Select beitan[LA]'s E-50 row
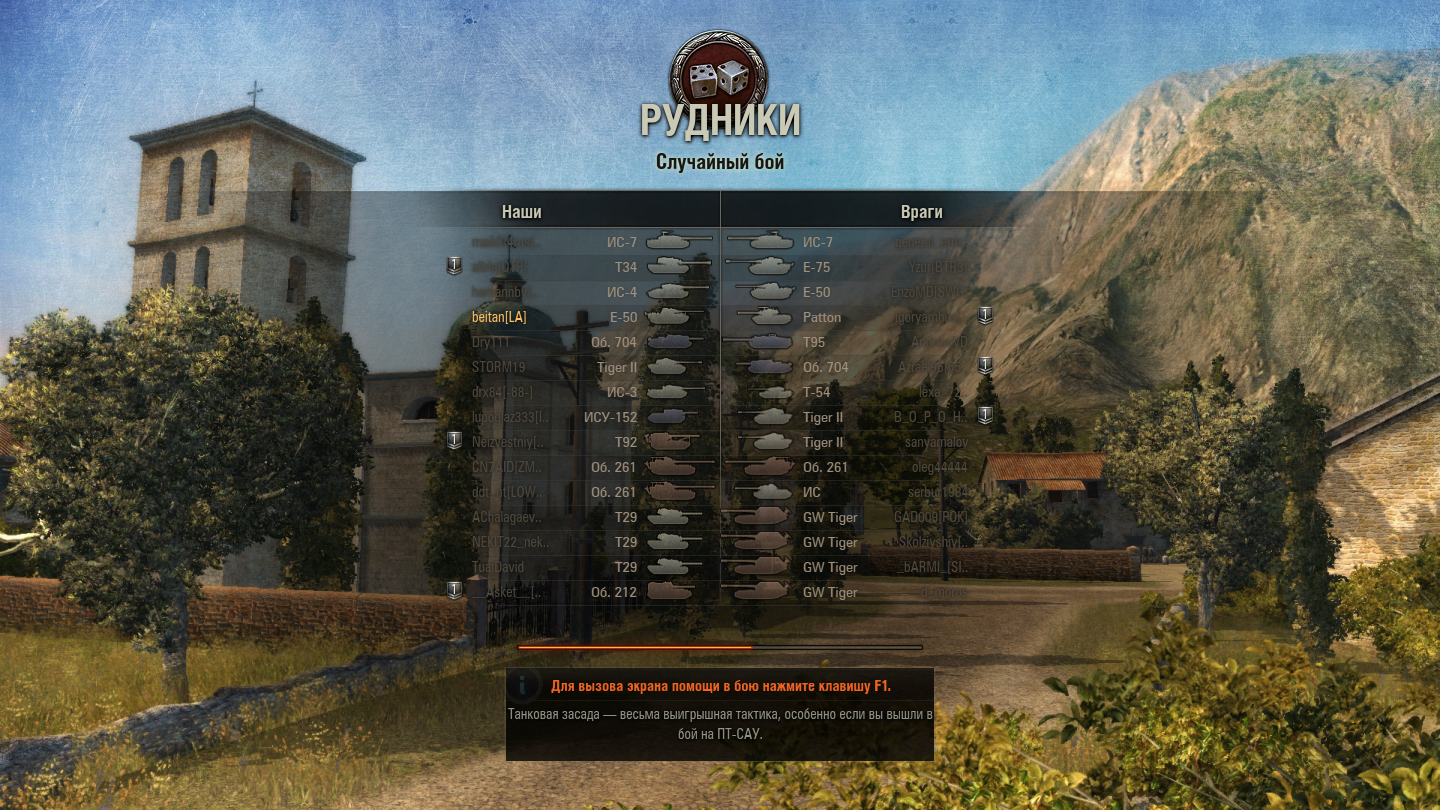Viewport: 1440px width, 810px height. point(580,317)
